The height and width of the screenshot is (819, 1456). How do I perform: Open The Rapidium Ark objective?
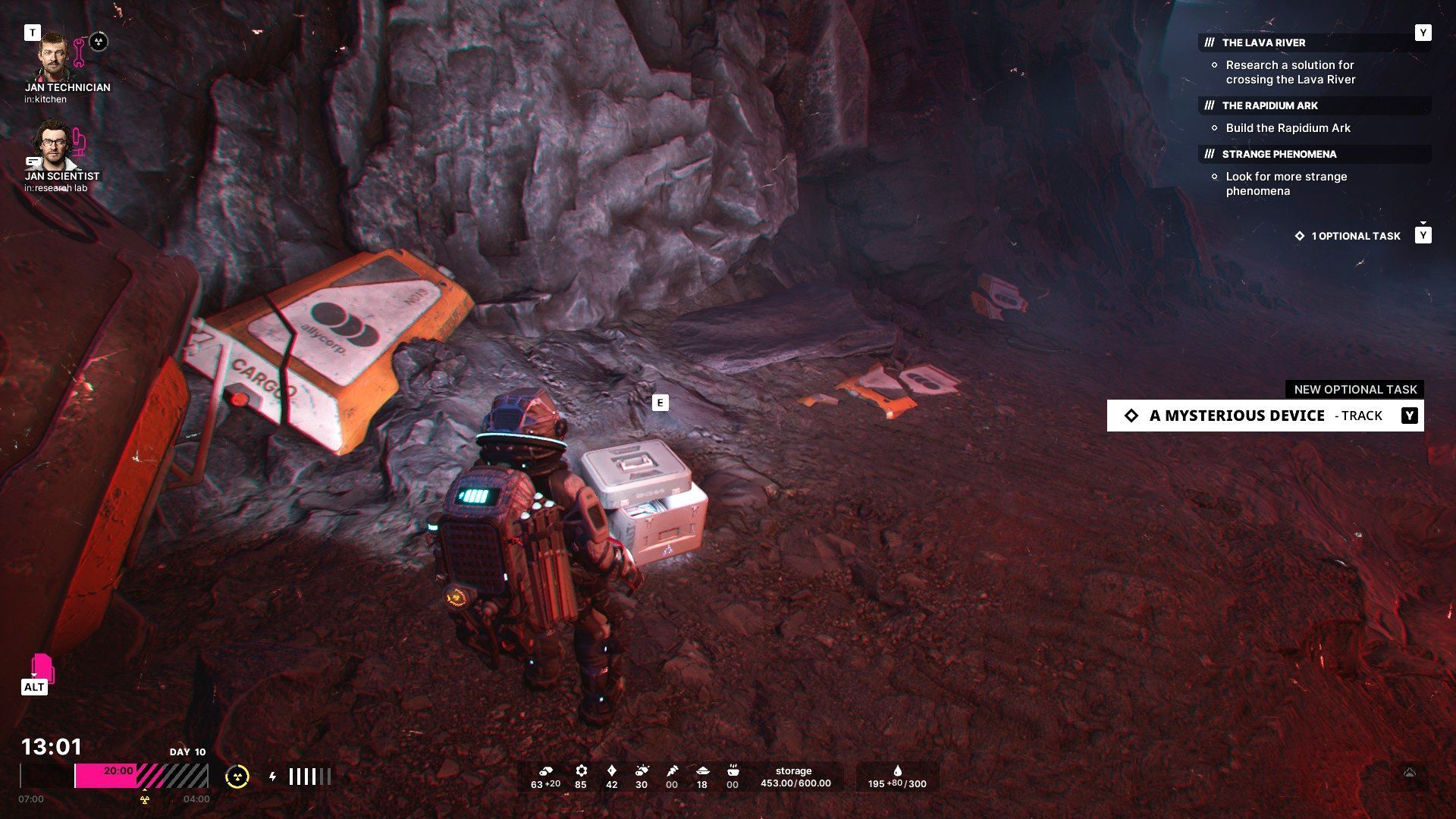pyautogui.click(x=1269, y=105)
